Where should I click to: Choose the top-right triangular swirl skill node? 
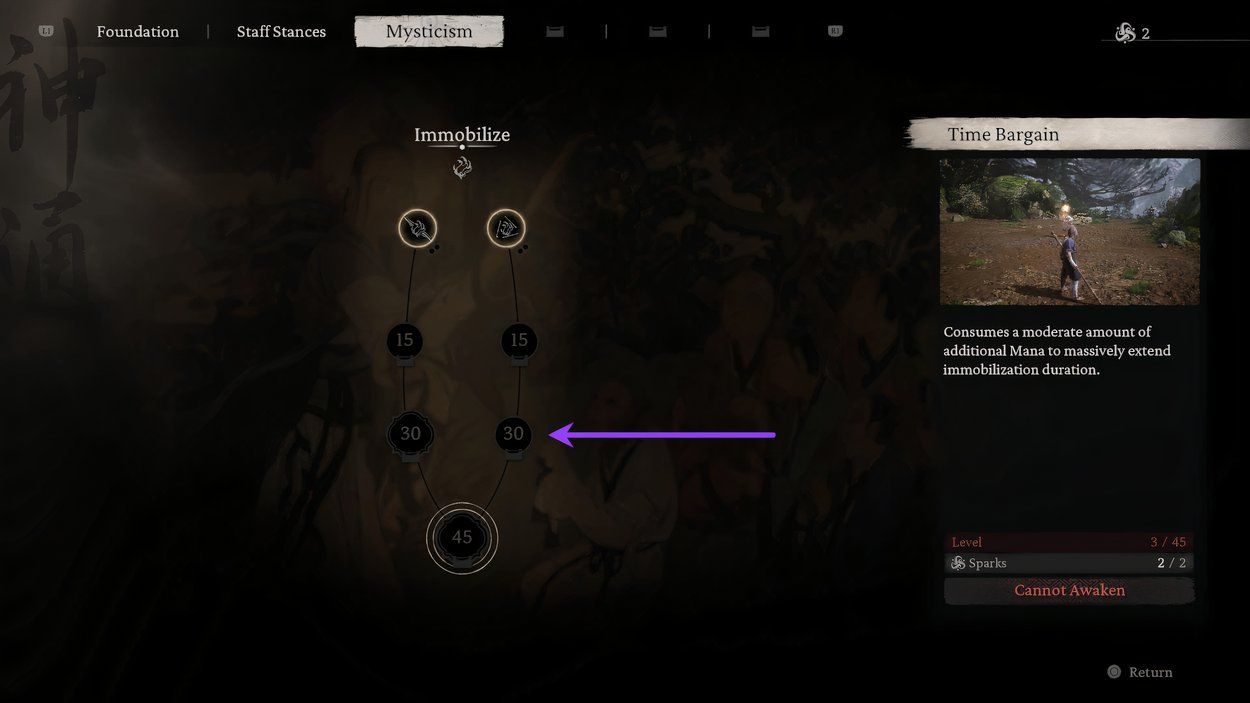point(506,229)
